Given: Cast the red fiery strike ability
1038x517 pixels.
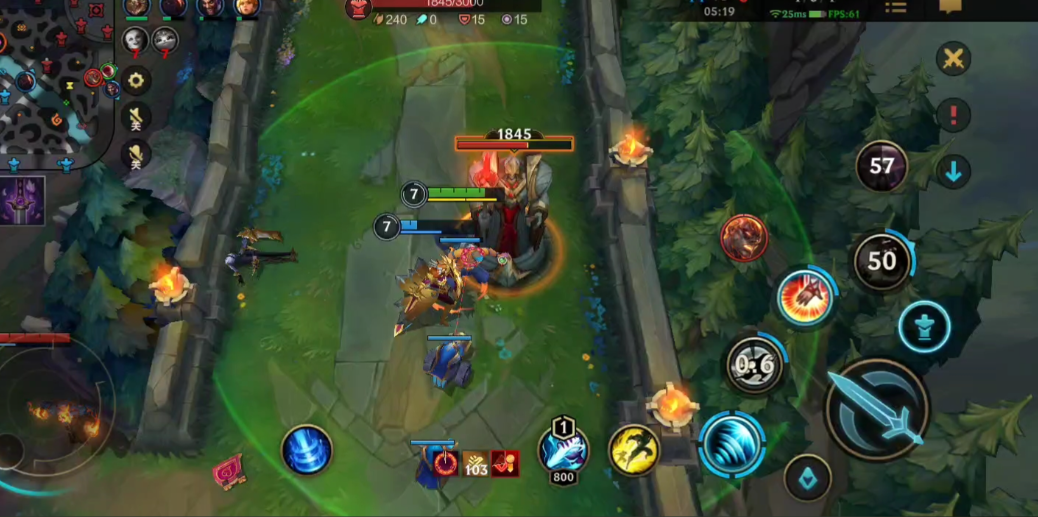Looking at the screenshot, I should click(806, 298).
